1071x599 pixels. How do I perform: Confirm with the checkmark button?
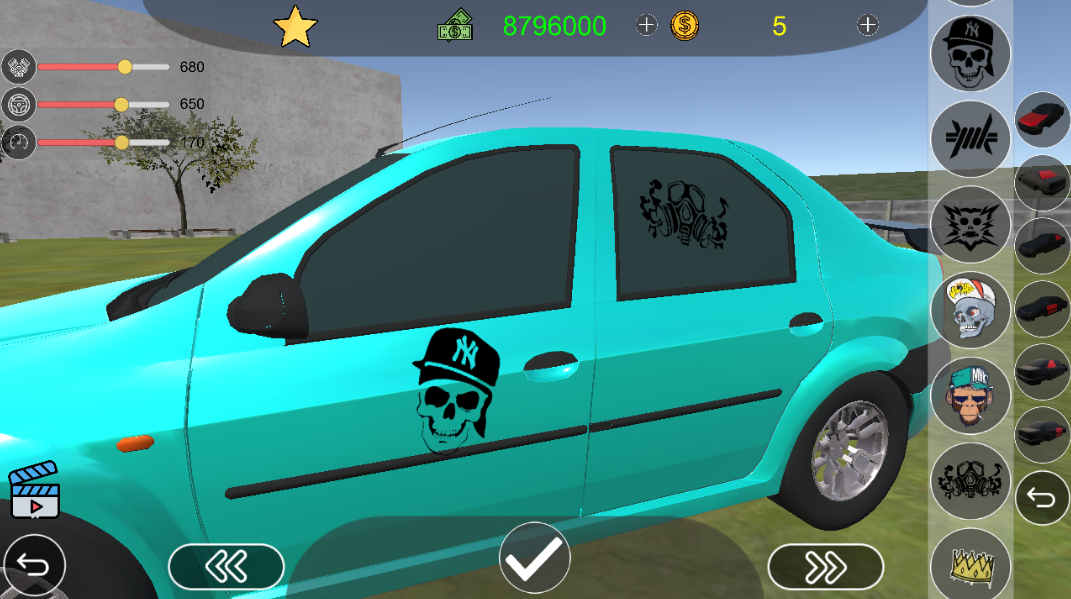coord(536,565)
